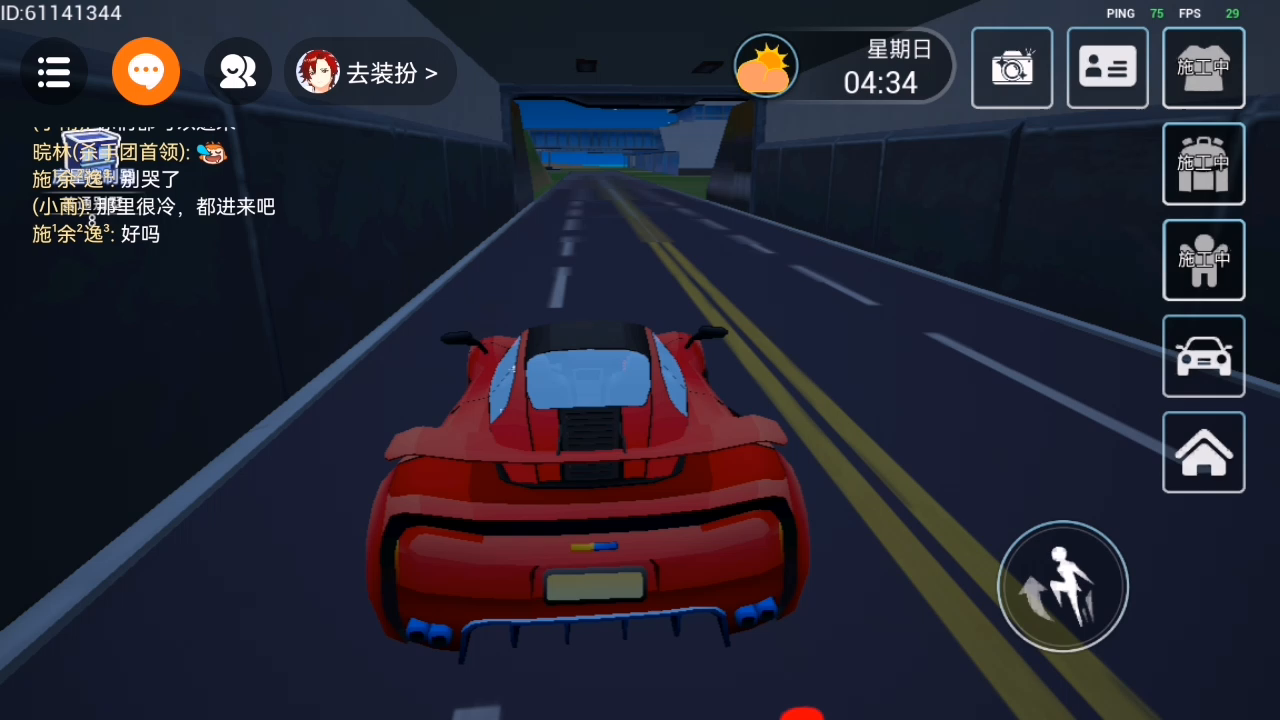Image resolution: width=1280 pixels, height=720 pixels.
Task: Select the shirt icon marked 施工中
Action: [x=1203, y=68]
